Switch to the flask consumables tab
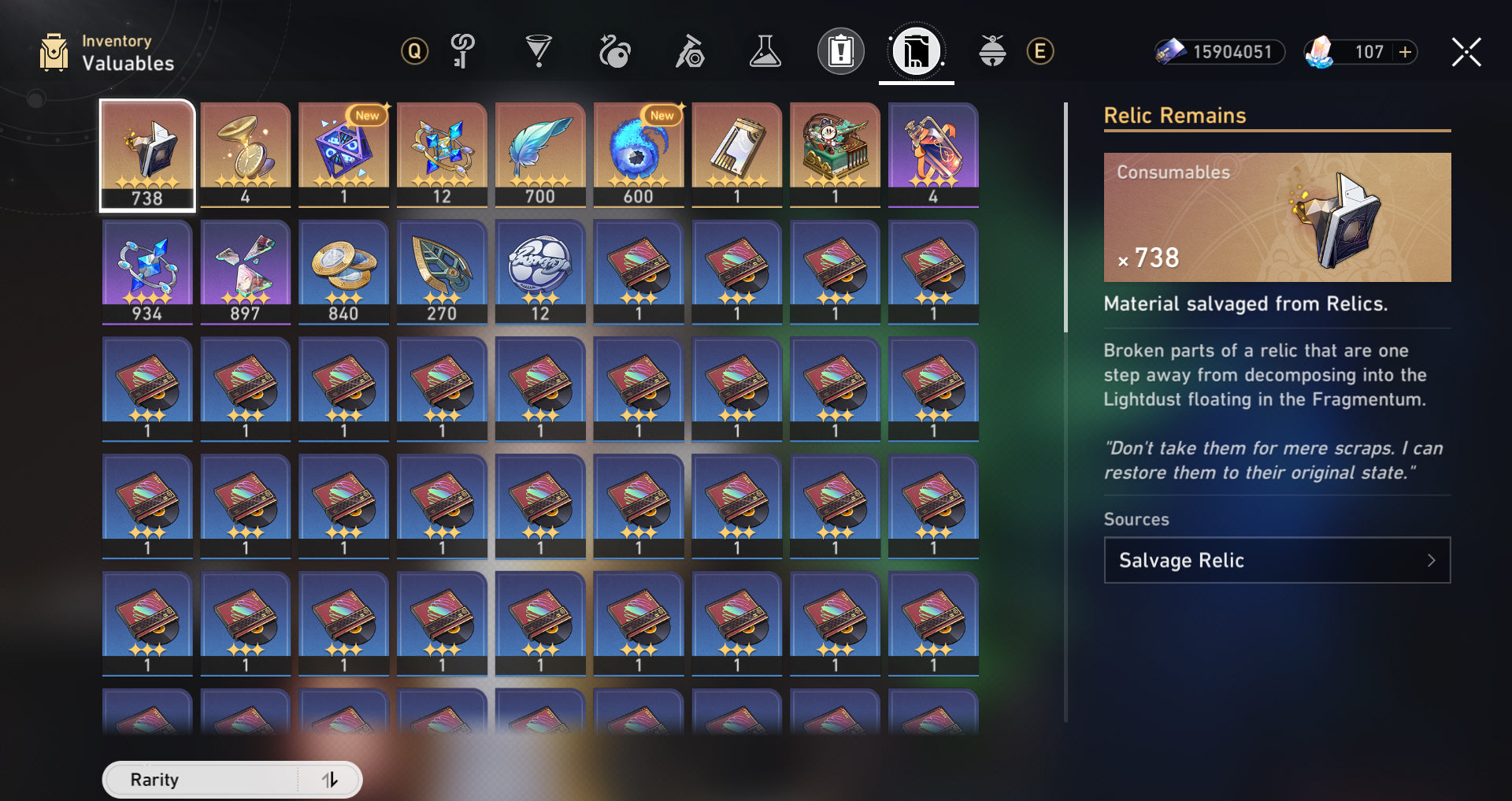The image size is (1512, 801). pyautogui.click(x=765, y=52)
